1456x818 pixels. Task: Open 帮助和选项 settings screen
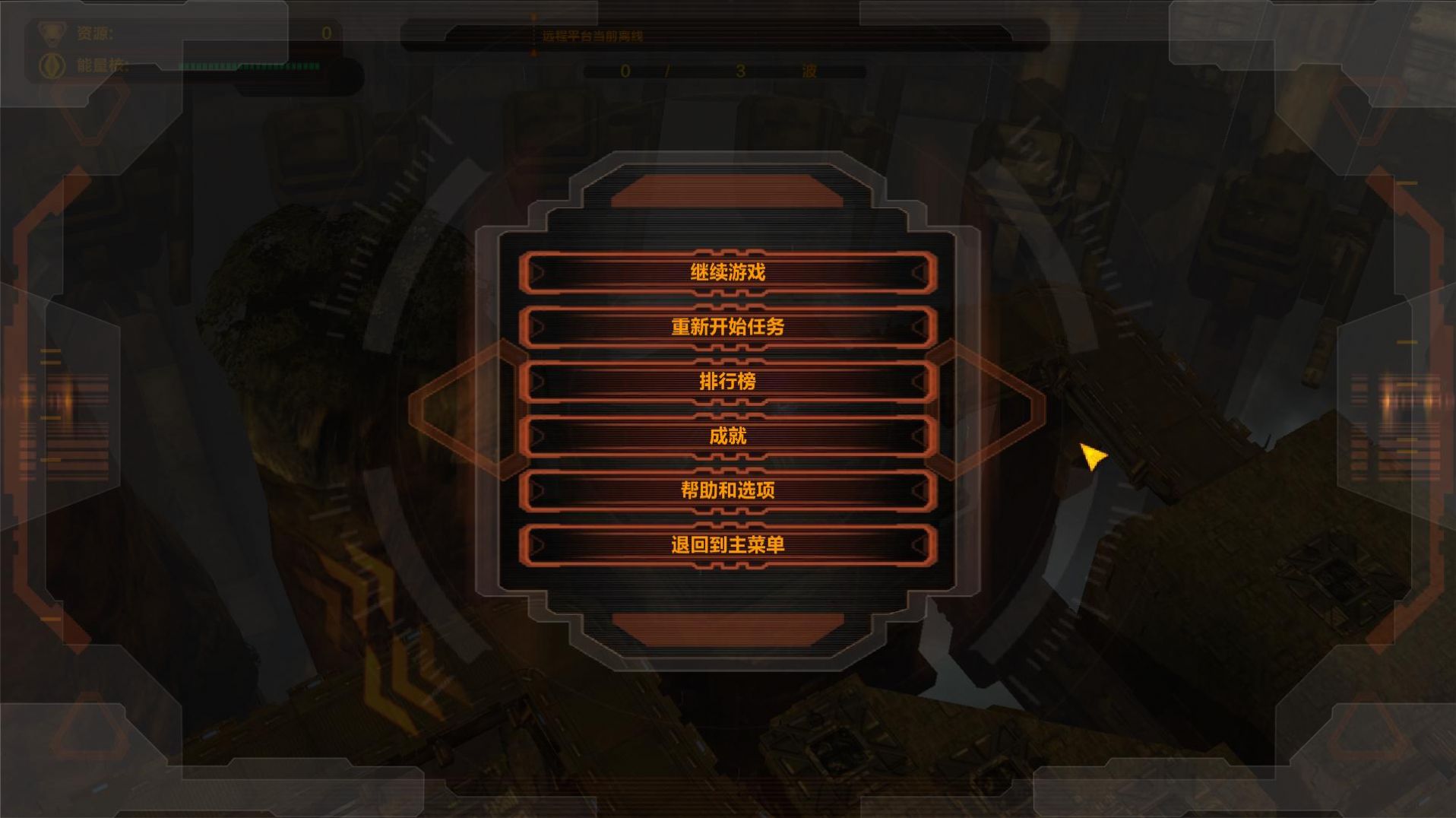click(727, 490)
